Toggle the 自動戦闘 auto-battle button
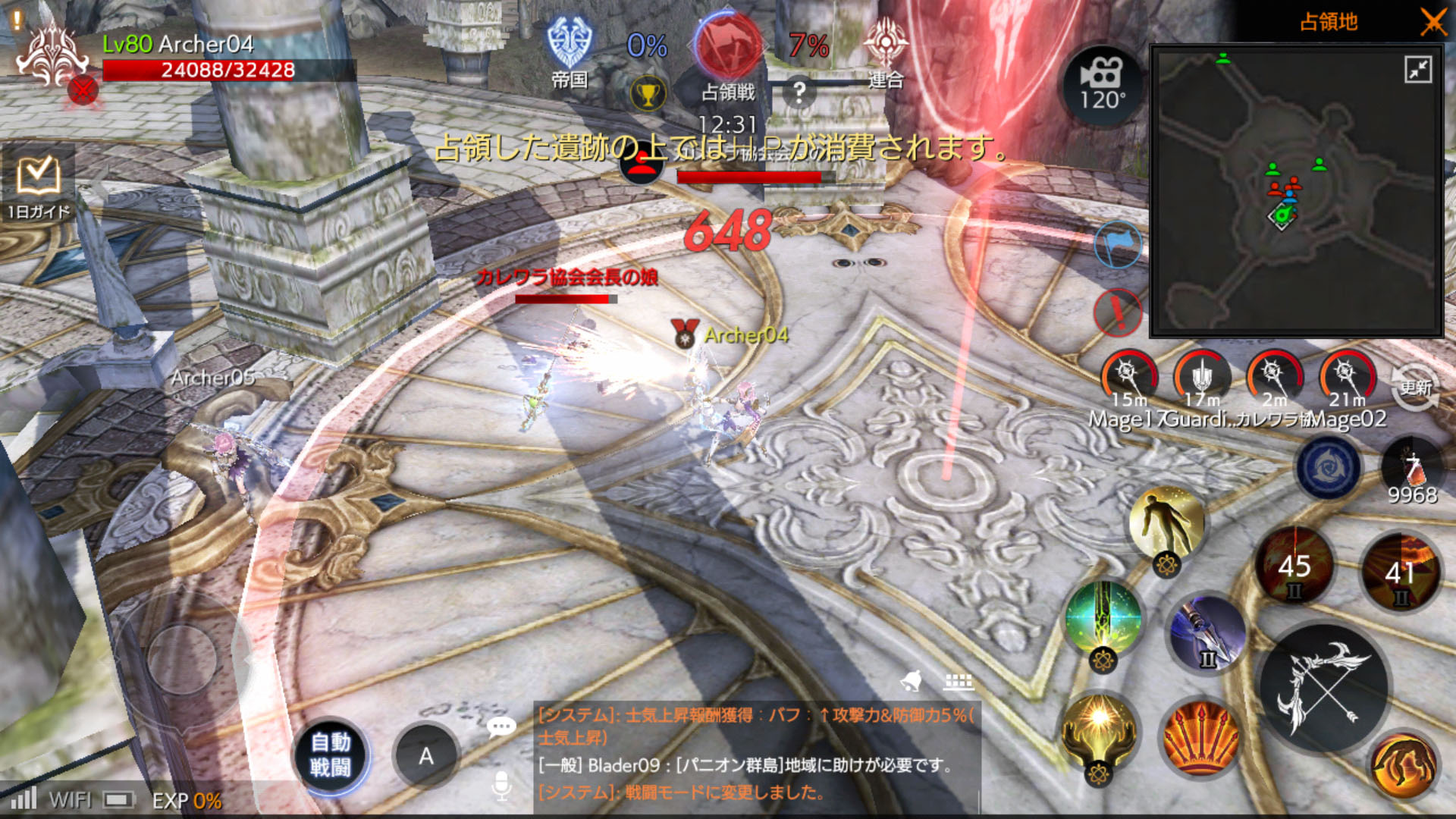Screen dimensions: 1456x819 [x=331, y=755]
